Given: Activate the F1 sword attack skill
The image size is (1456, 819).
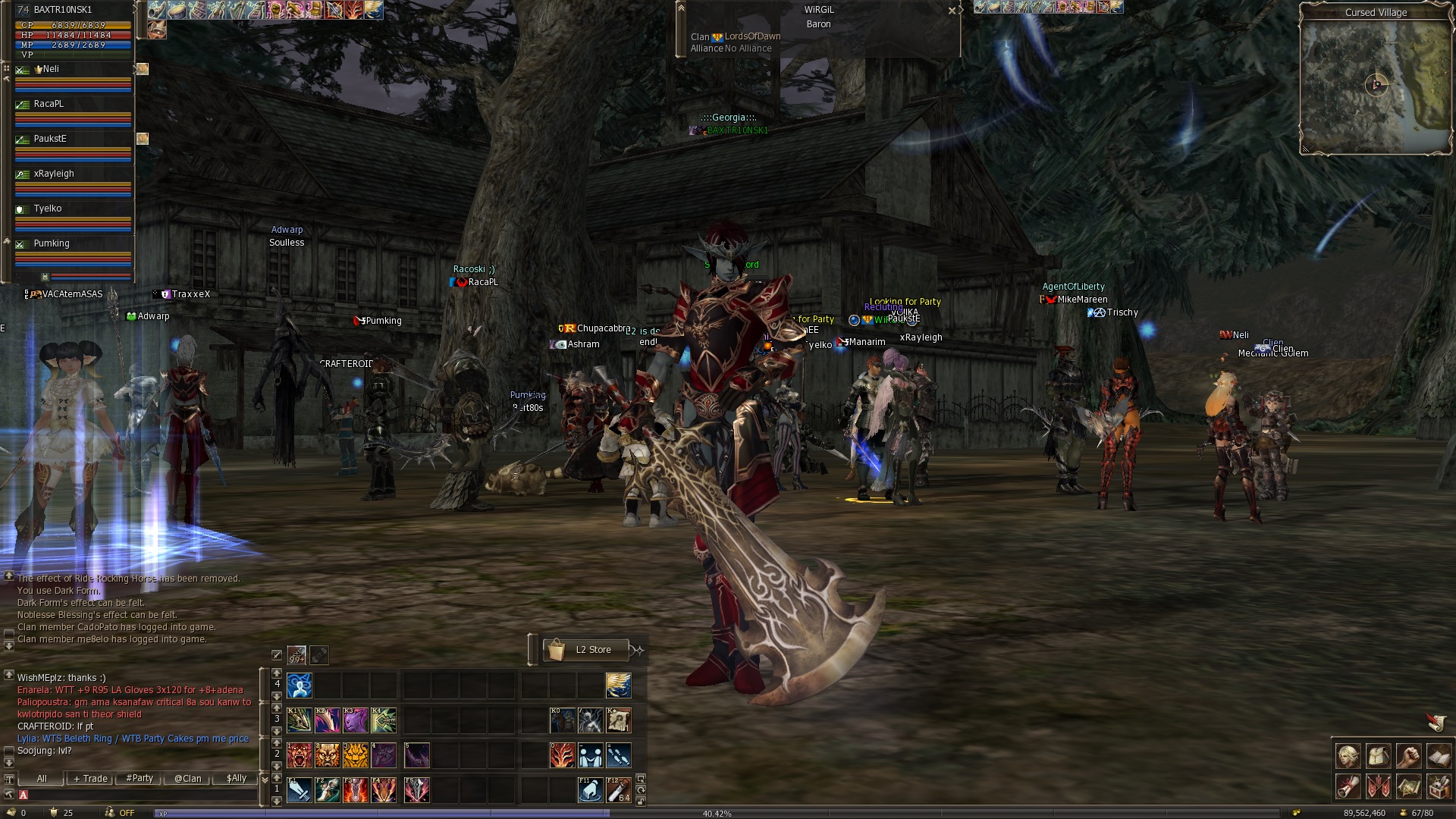Looking at the screenshot, I should (x=299, y=789).
